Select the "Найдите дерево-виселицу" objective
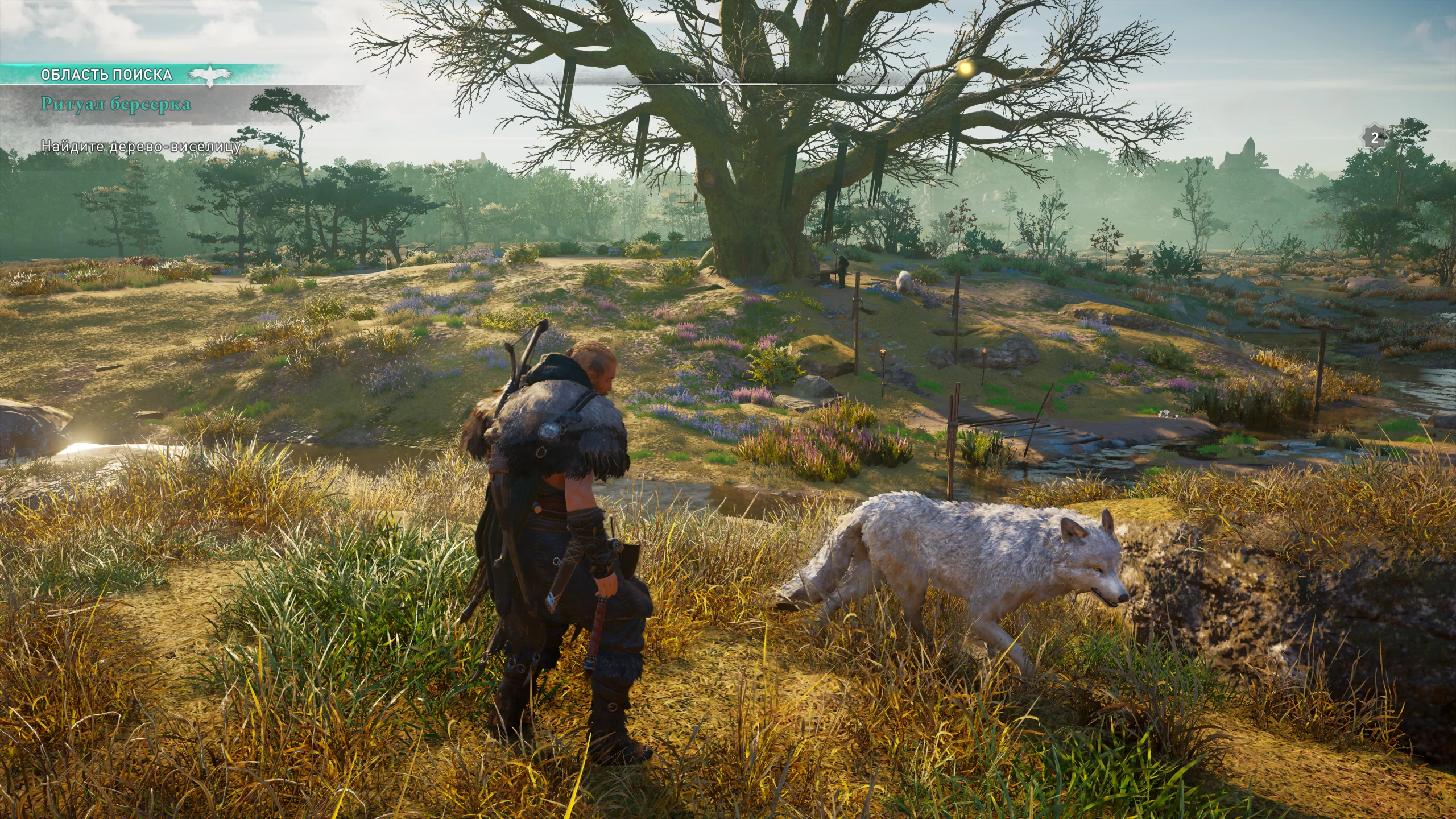The width and height of the screenshot is (1456, 819). 141,146
